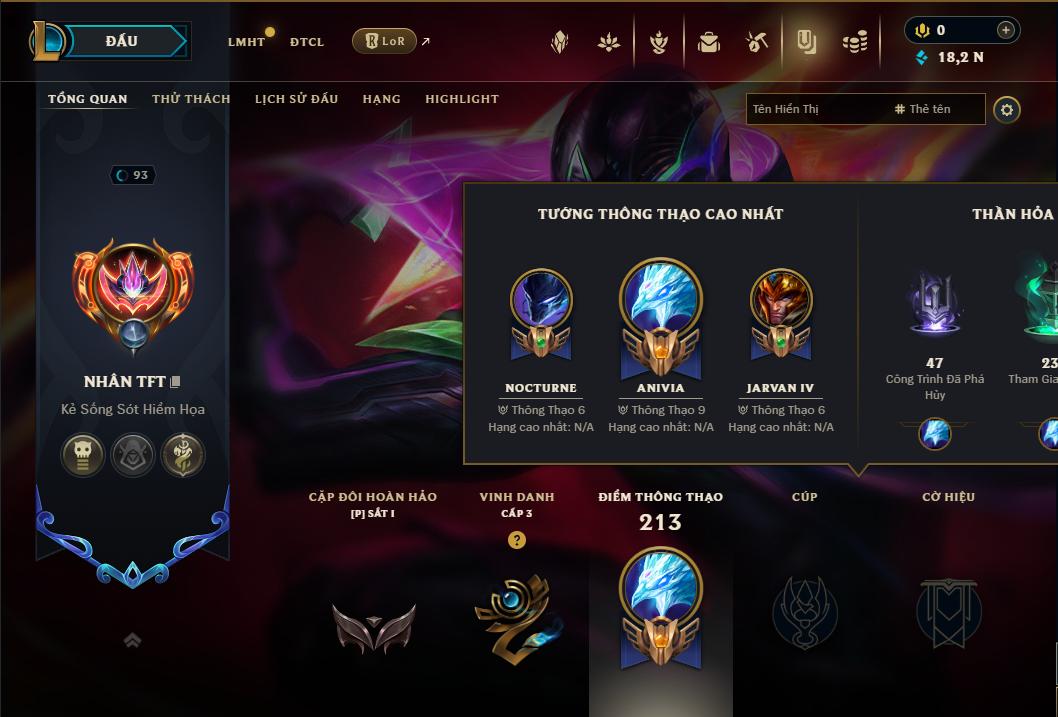Open the coin stack store icon
Screen dimensions: 1058x717
(x=855, y=42)
